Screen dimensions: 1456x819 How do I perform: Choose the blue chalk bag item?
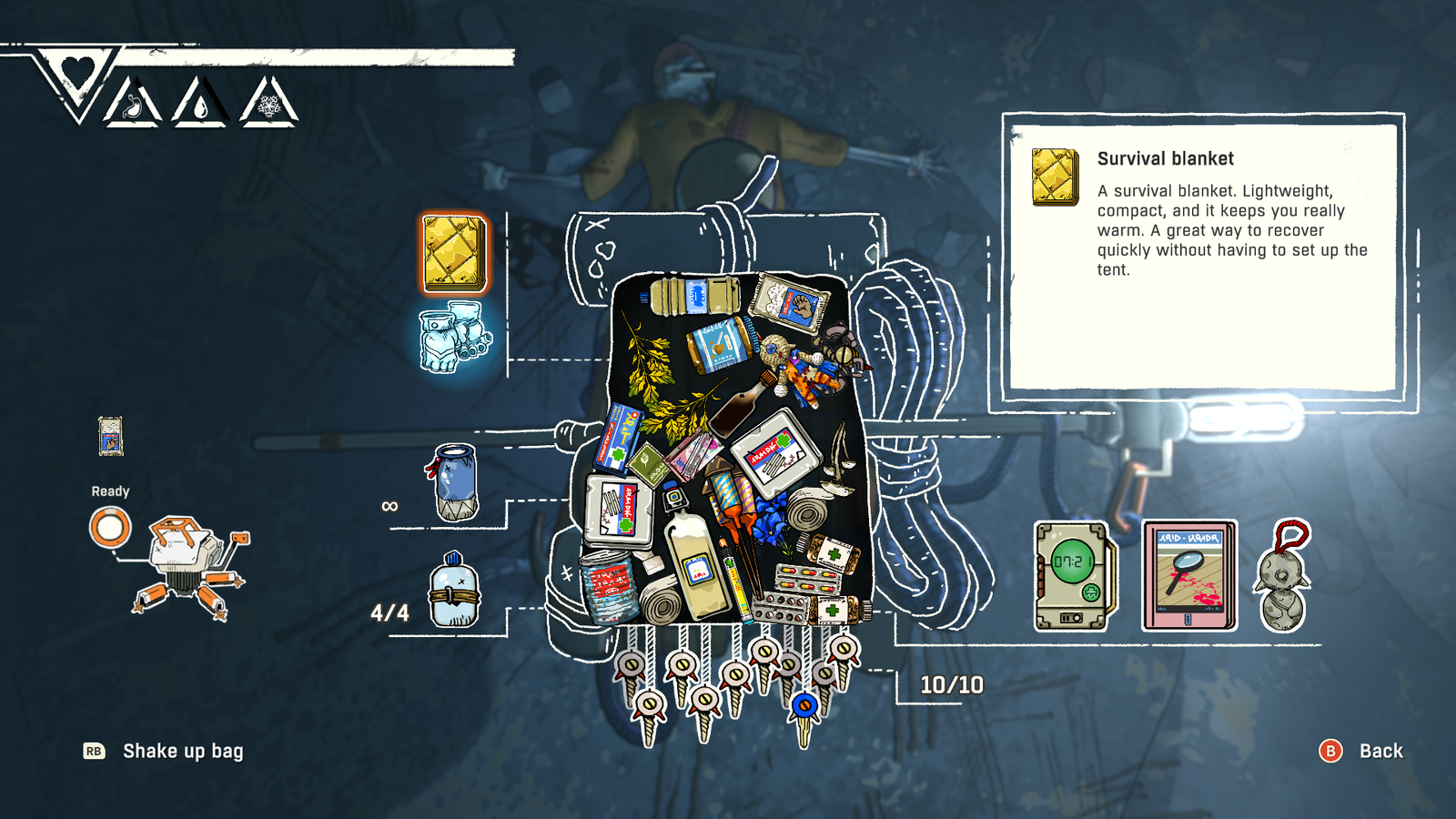pos(454,482)
